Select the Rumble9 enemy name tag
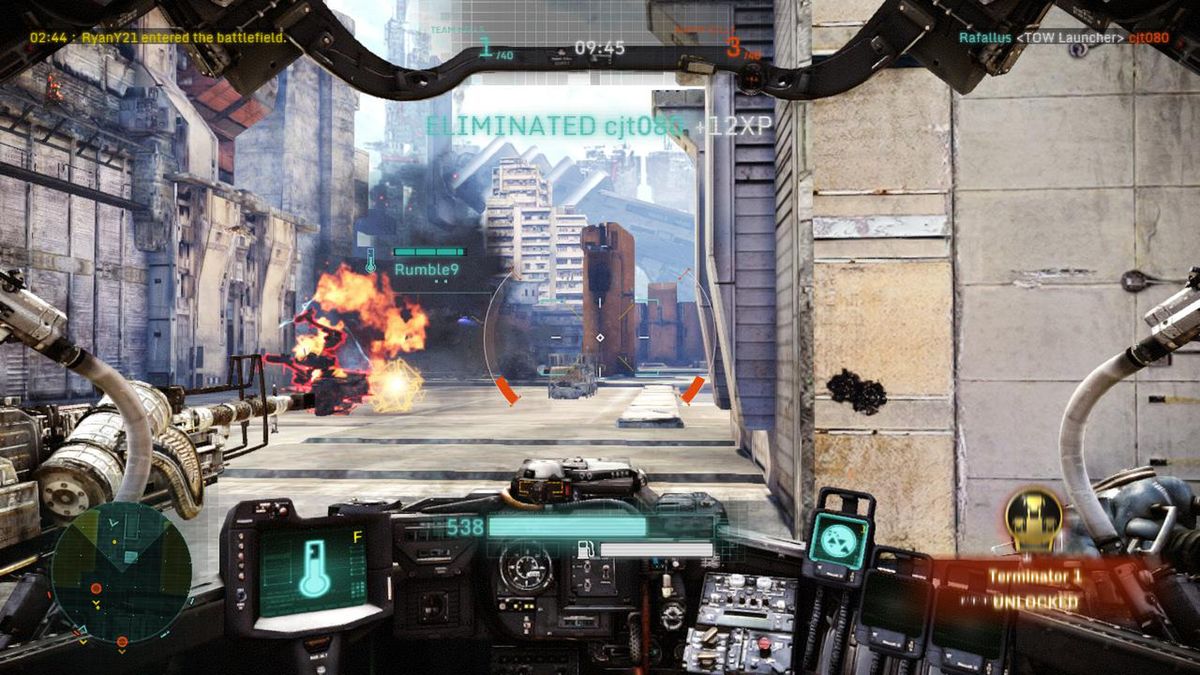The height and width of the screenshot is (675, 1200). click(424, 269)
